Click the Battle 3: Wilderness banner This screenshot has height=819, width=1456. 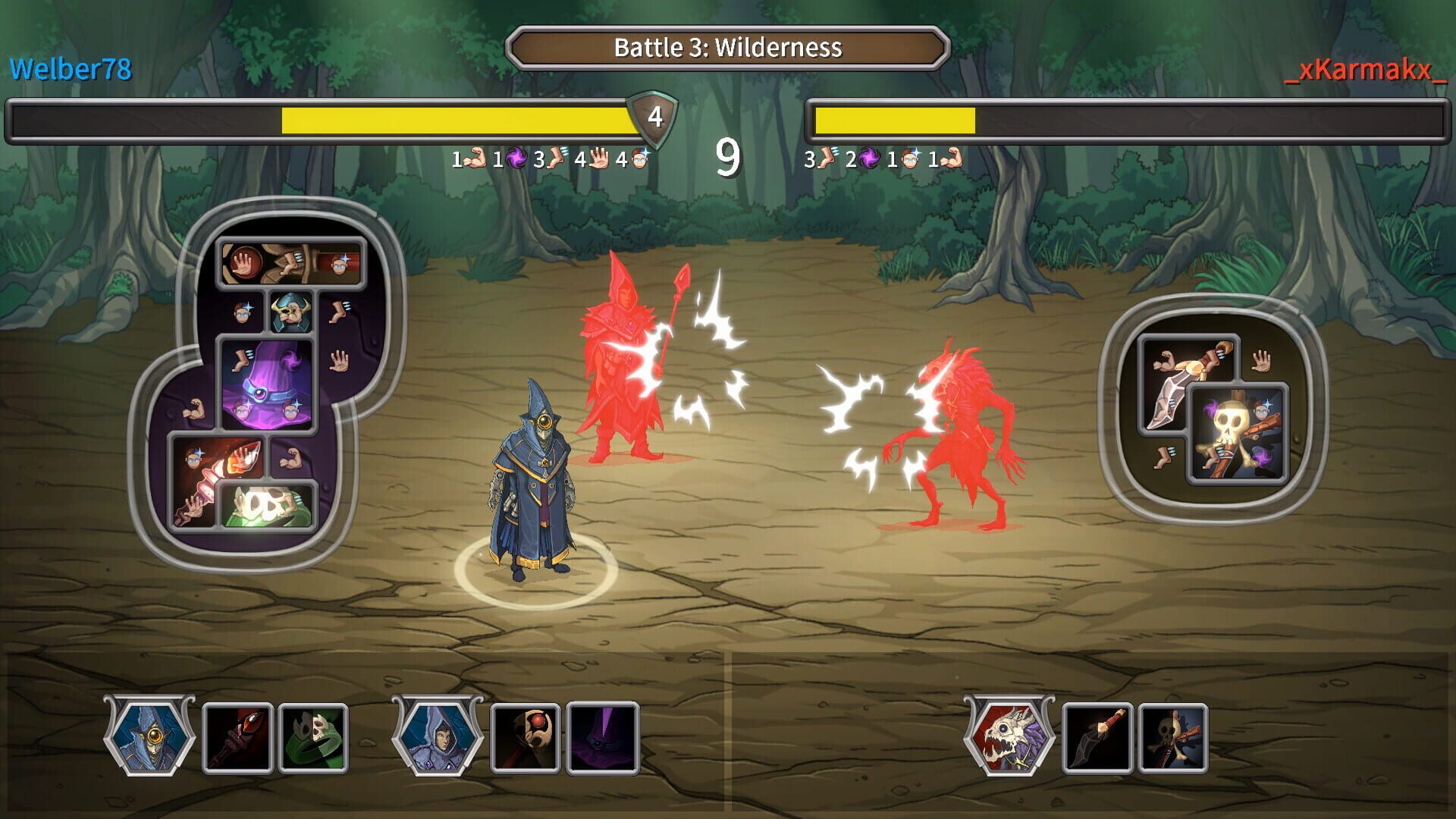coord(726,47)
